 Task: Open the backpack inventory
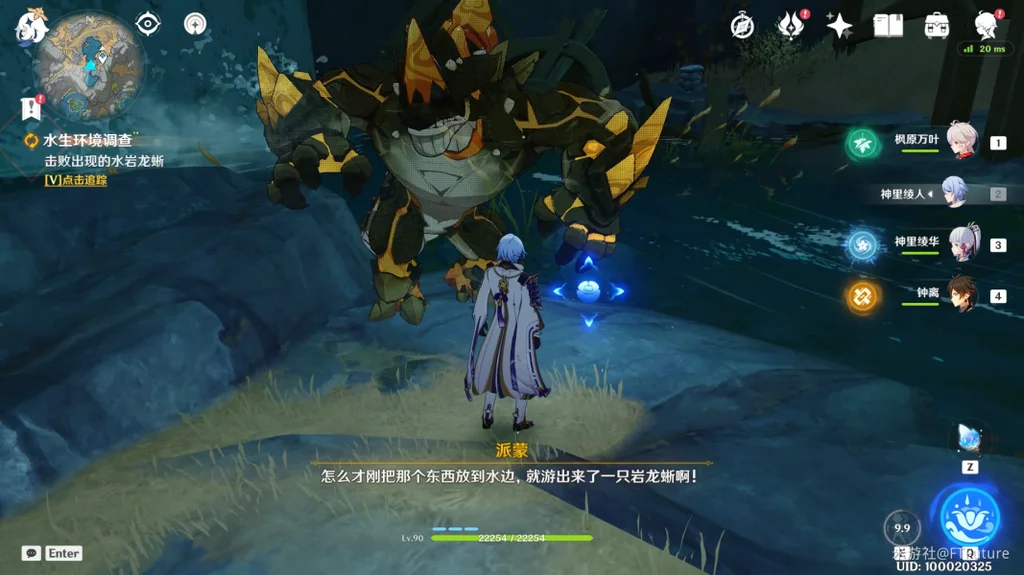937,26
